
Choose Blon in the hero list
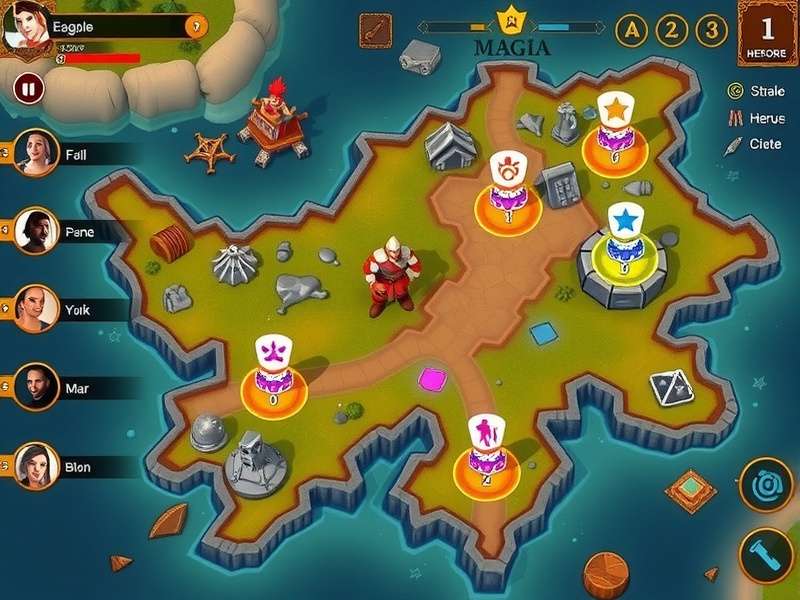click(x=37, y=465)
